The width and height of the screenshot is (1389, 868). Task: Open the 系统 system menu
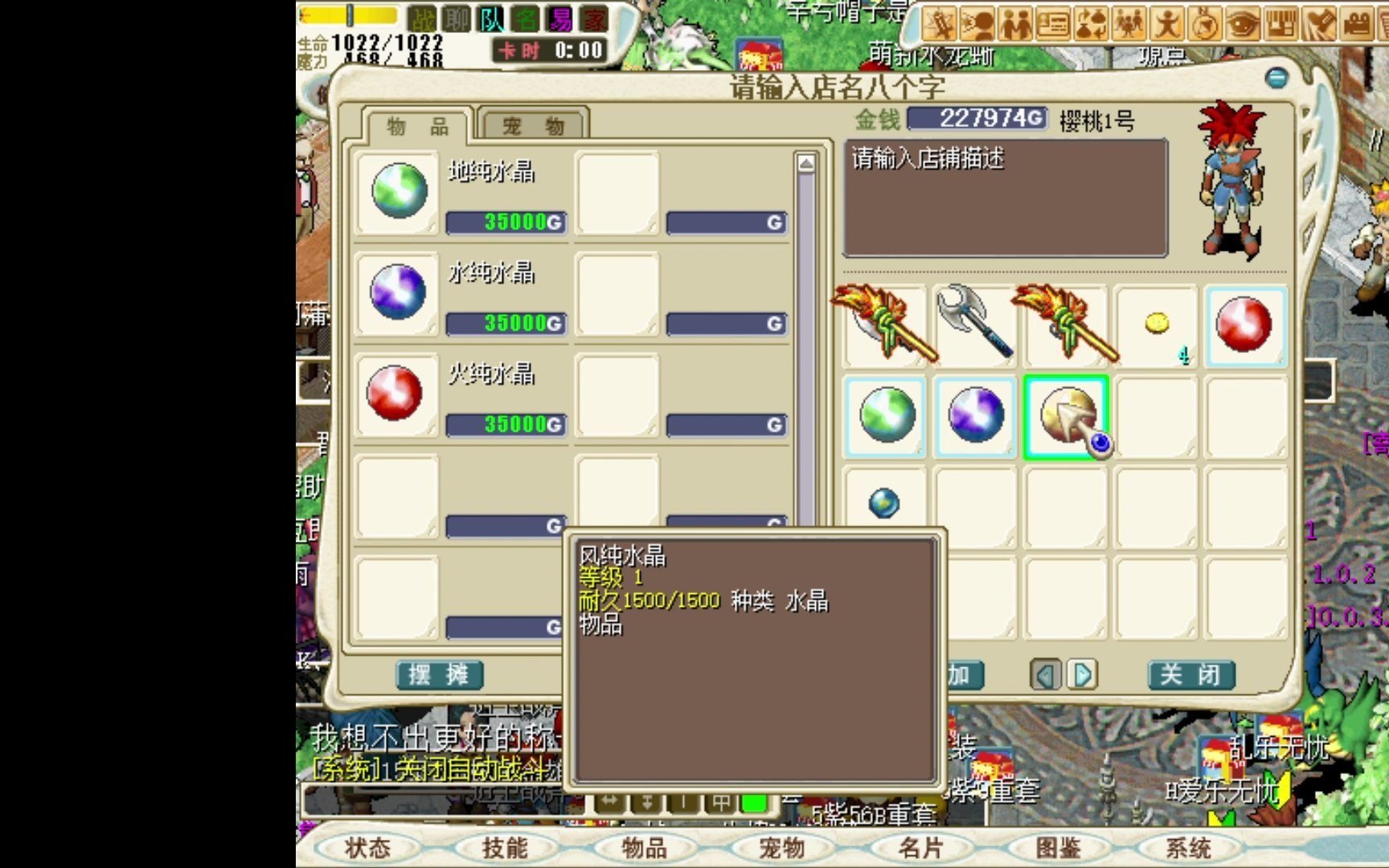pyautogui.click(x=1188, y=848)
